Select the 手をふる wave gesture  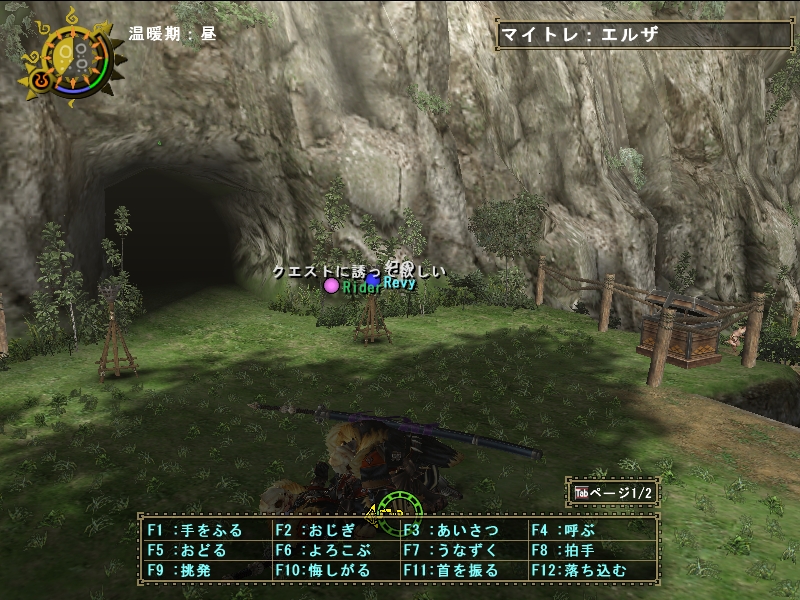coord(204,531)
